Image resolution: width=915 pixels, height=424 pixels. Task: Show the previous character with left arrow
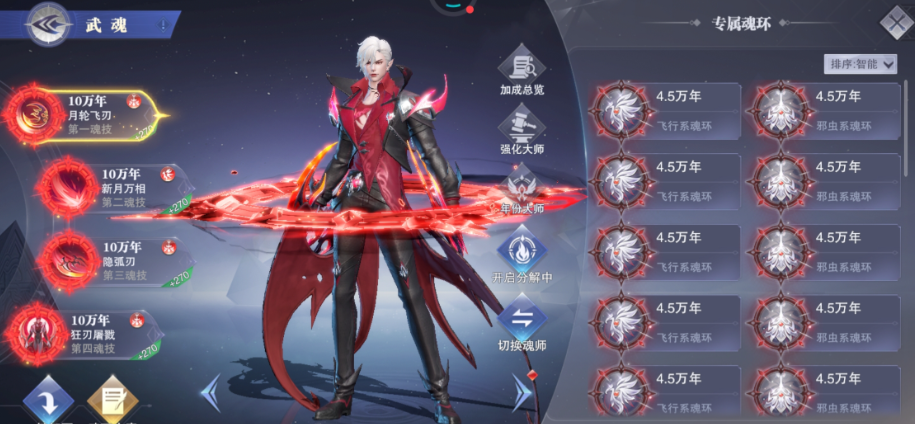click(210, 392)
